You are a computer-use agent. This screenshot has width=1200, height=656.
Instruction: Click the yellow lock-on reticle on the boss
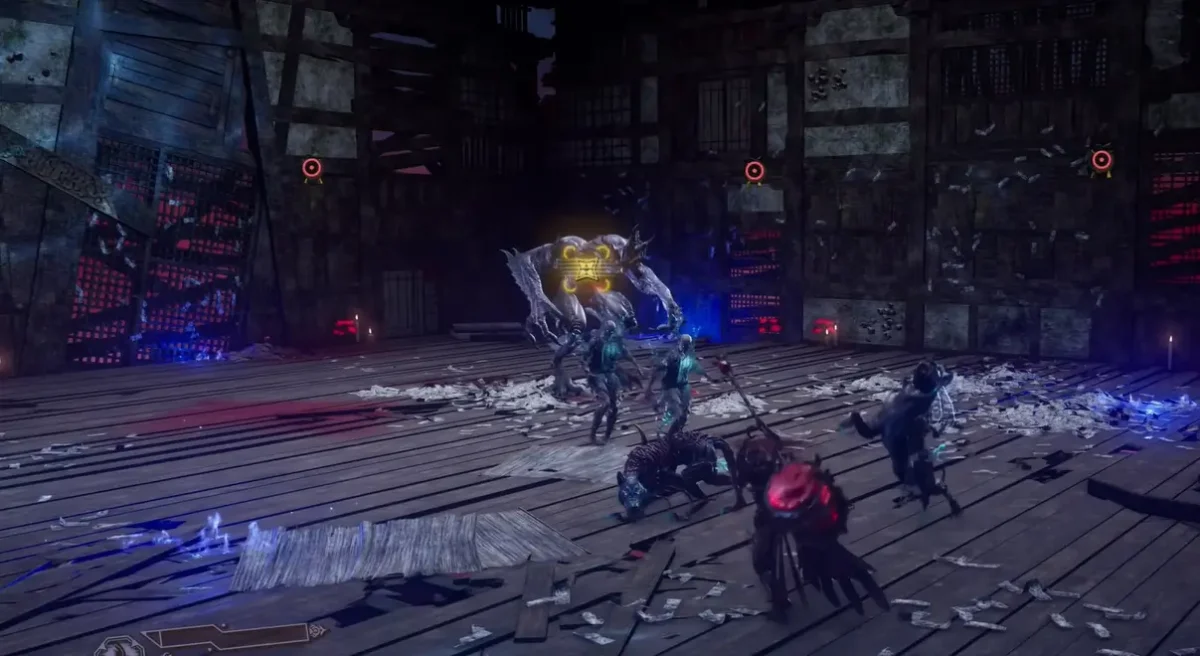[x=586, y=268]
